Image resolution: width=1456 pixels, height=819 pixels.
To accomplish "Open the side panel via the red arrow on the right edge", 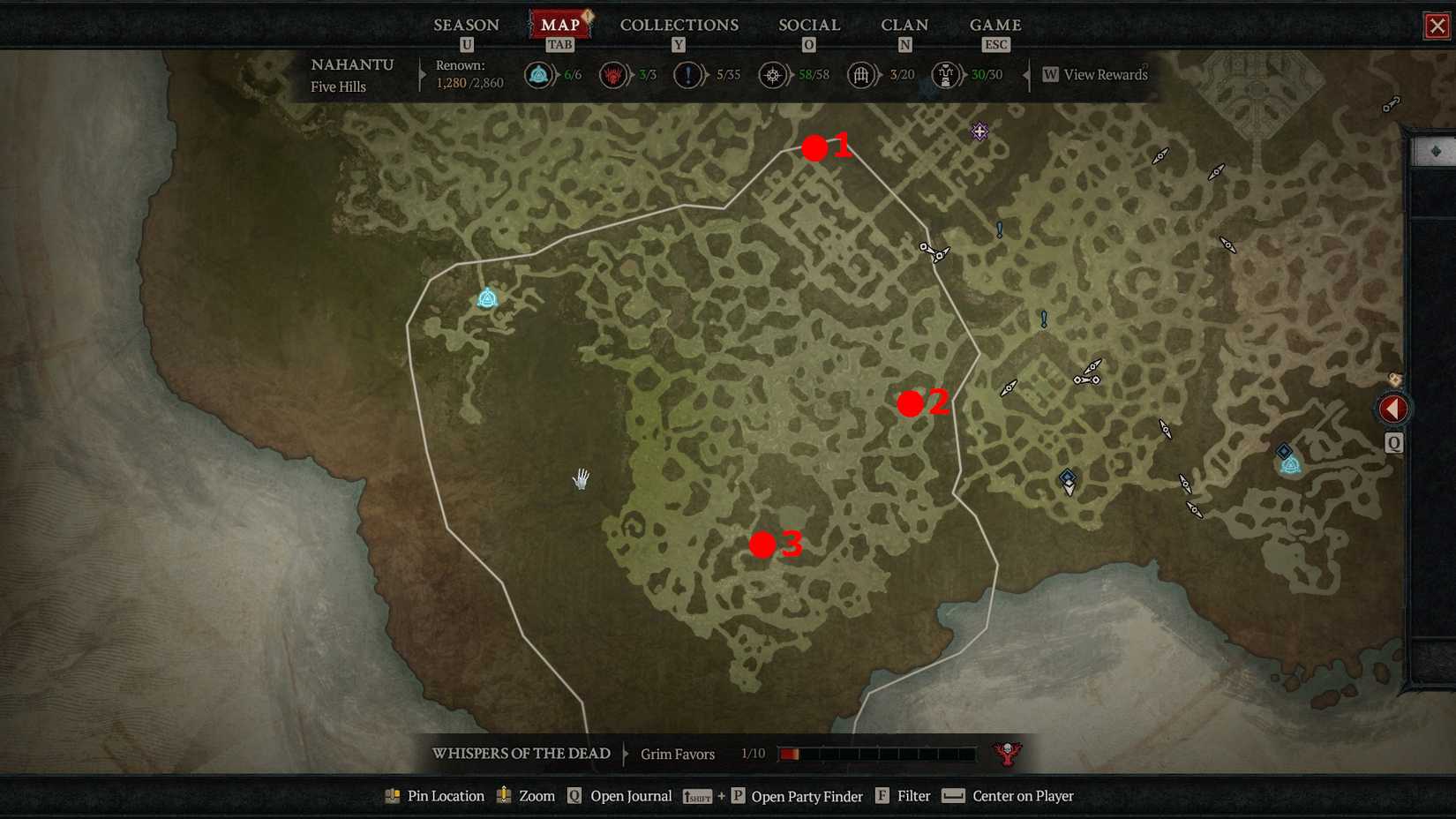I will (1392, 408).
